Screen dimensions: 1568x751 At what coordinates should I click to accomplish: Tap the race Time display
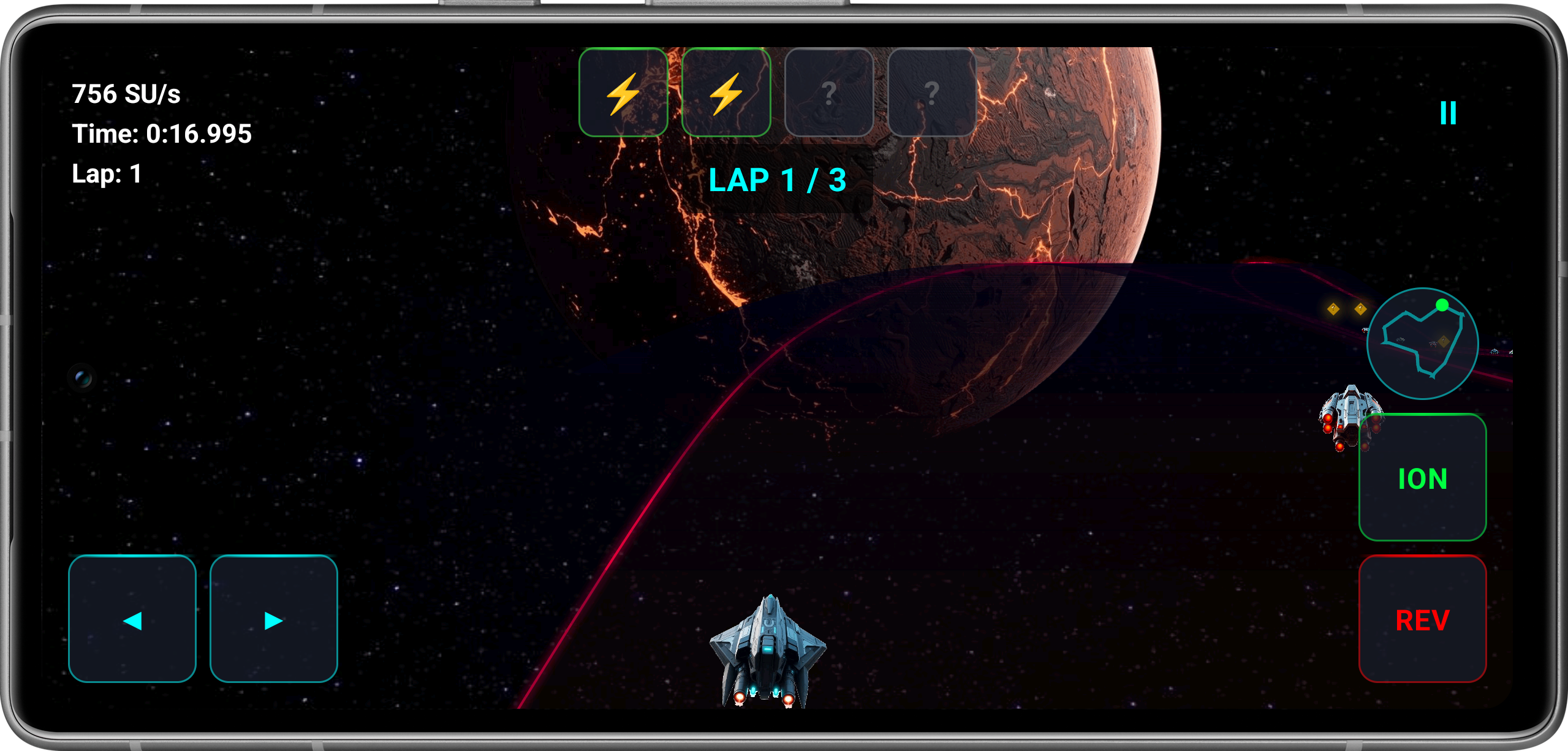(161, 134)
